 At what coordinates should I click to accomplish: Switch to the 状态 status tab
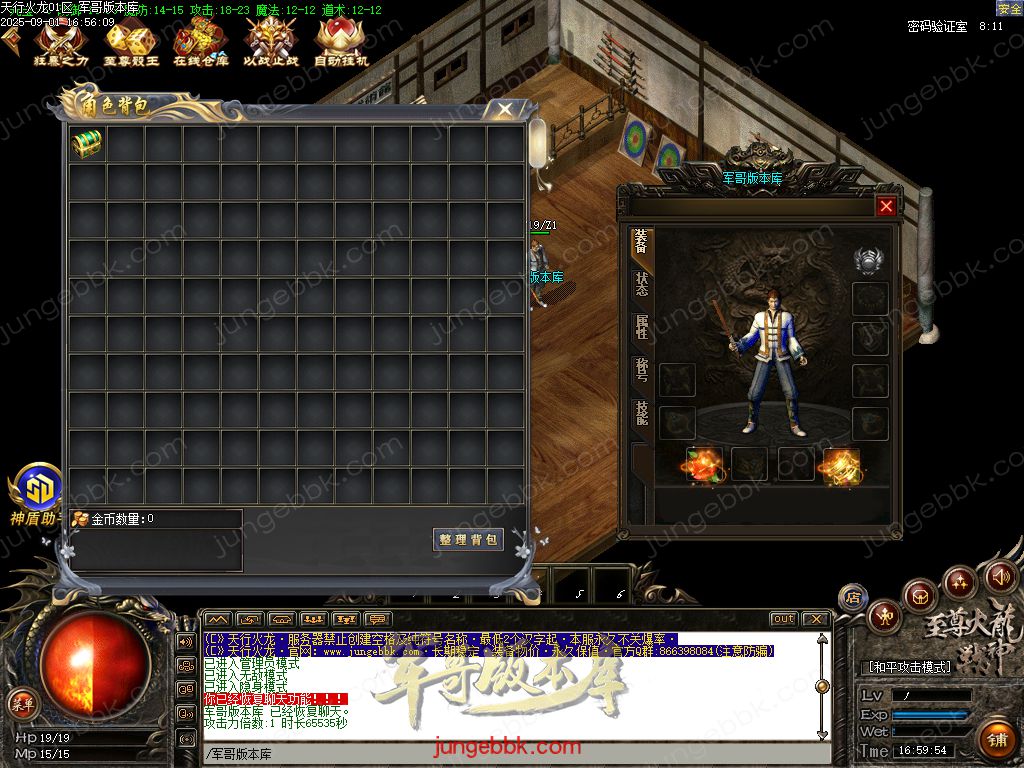[641, 284]
